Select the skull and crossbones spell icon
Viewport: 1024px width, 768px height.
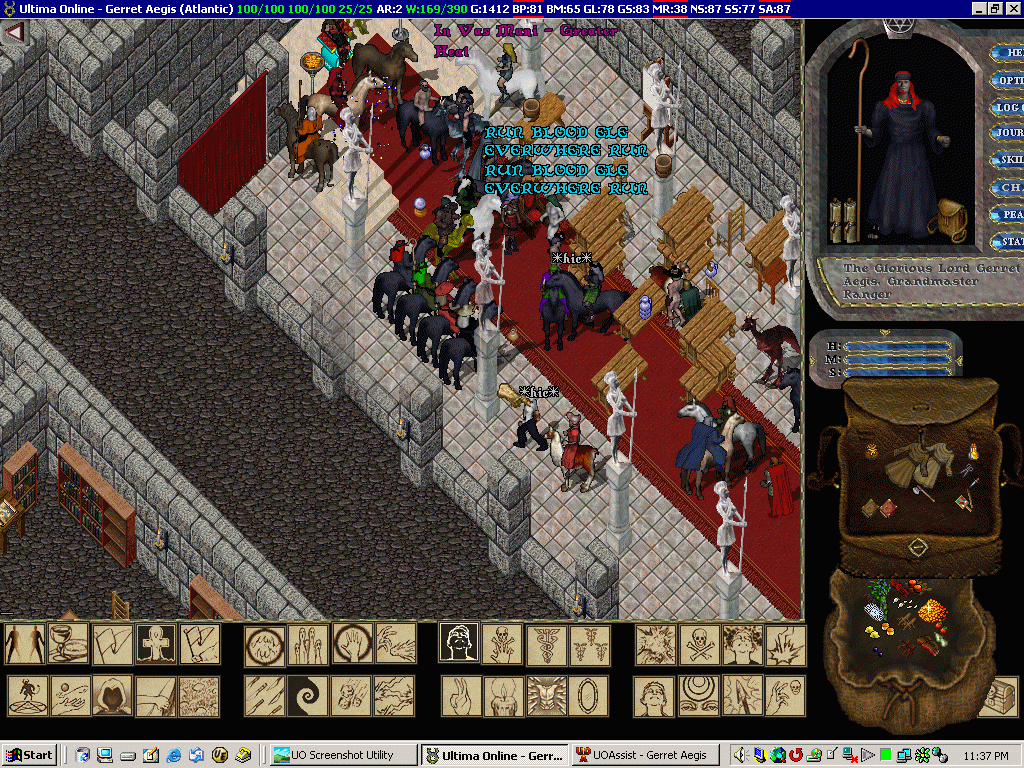click(698, 645)
